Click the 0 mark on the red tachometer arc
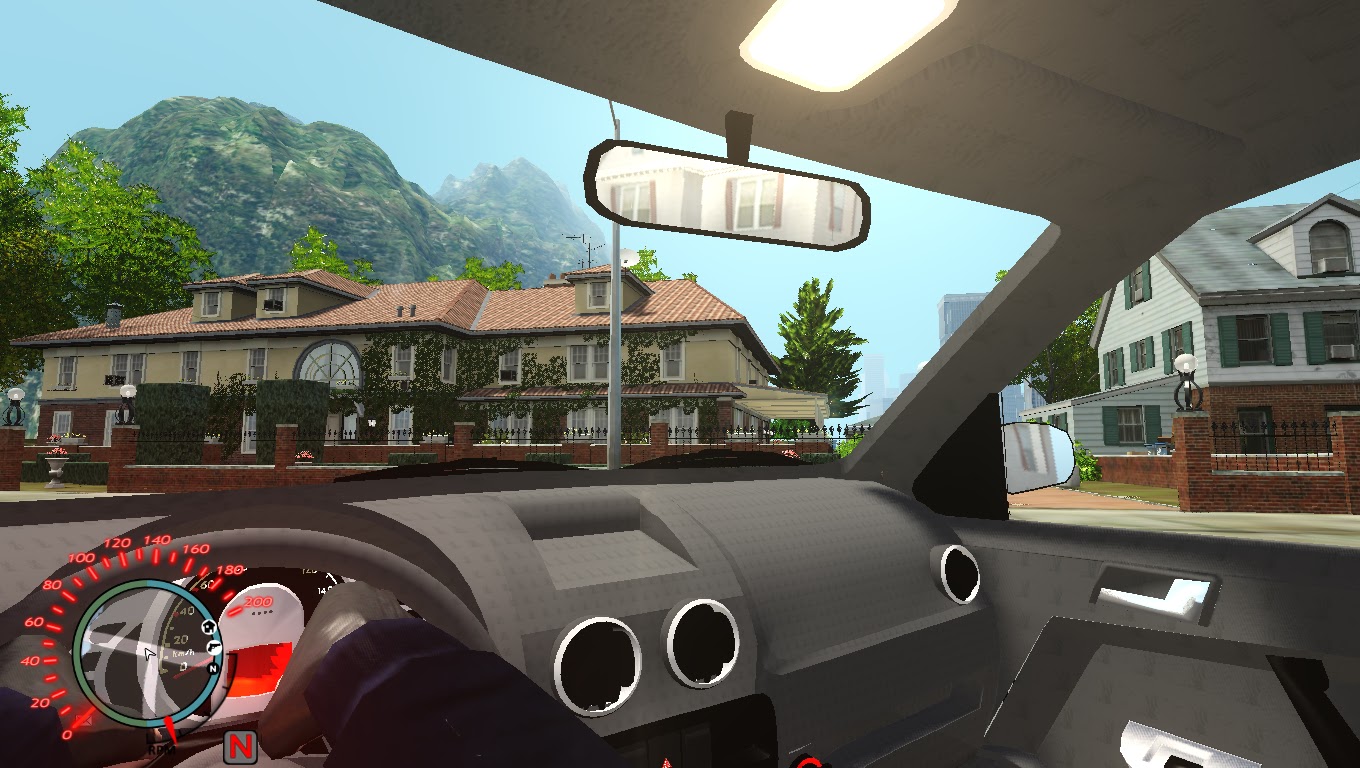Viewport: 1360px width, 768px height. (68, 735)
